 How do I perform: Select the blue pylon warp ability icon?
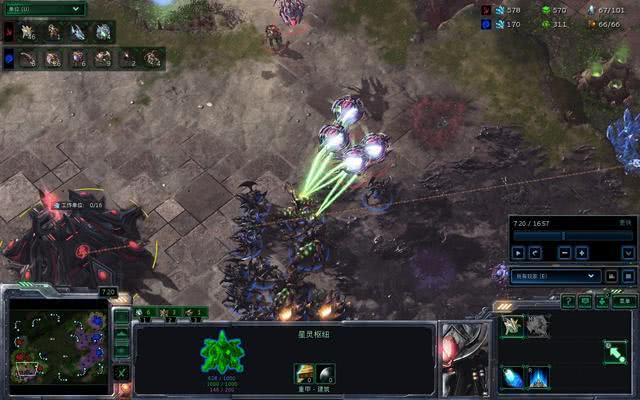pos(538,376)
